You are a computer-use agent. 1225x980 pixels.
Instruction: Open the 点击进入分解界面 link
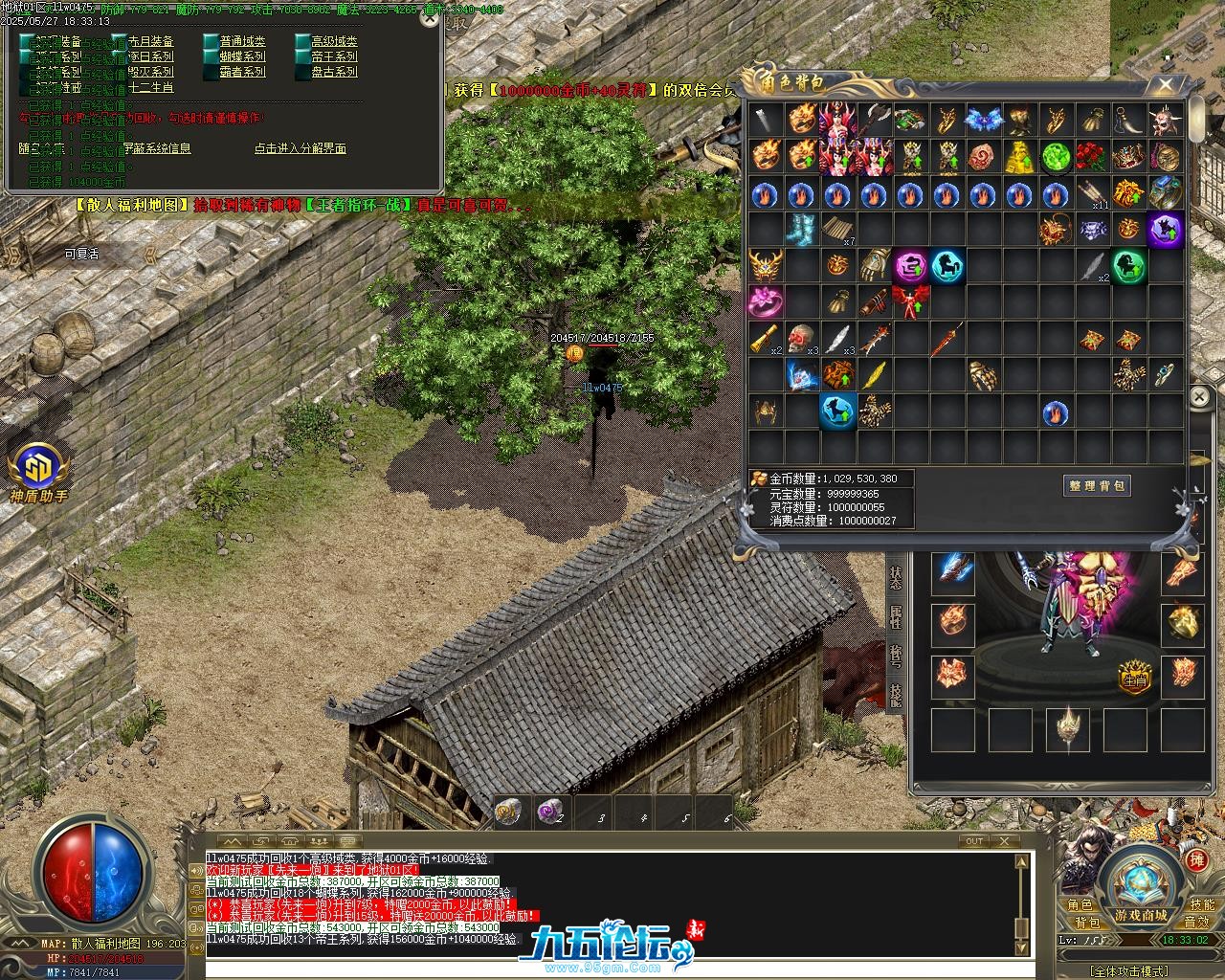300,148
